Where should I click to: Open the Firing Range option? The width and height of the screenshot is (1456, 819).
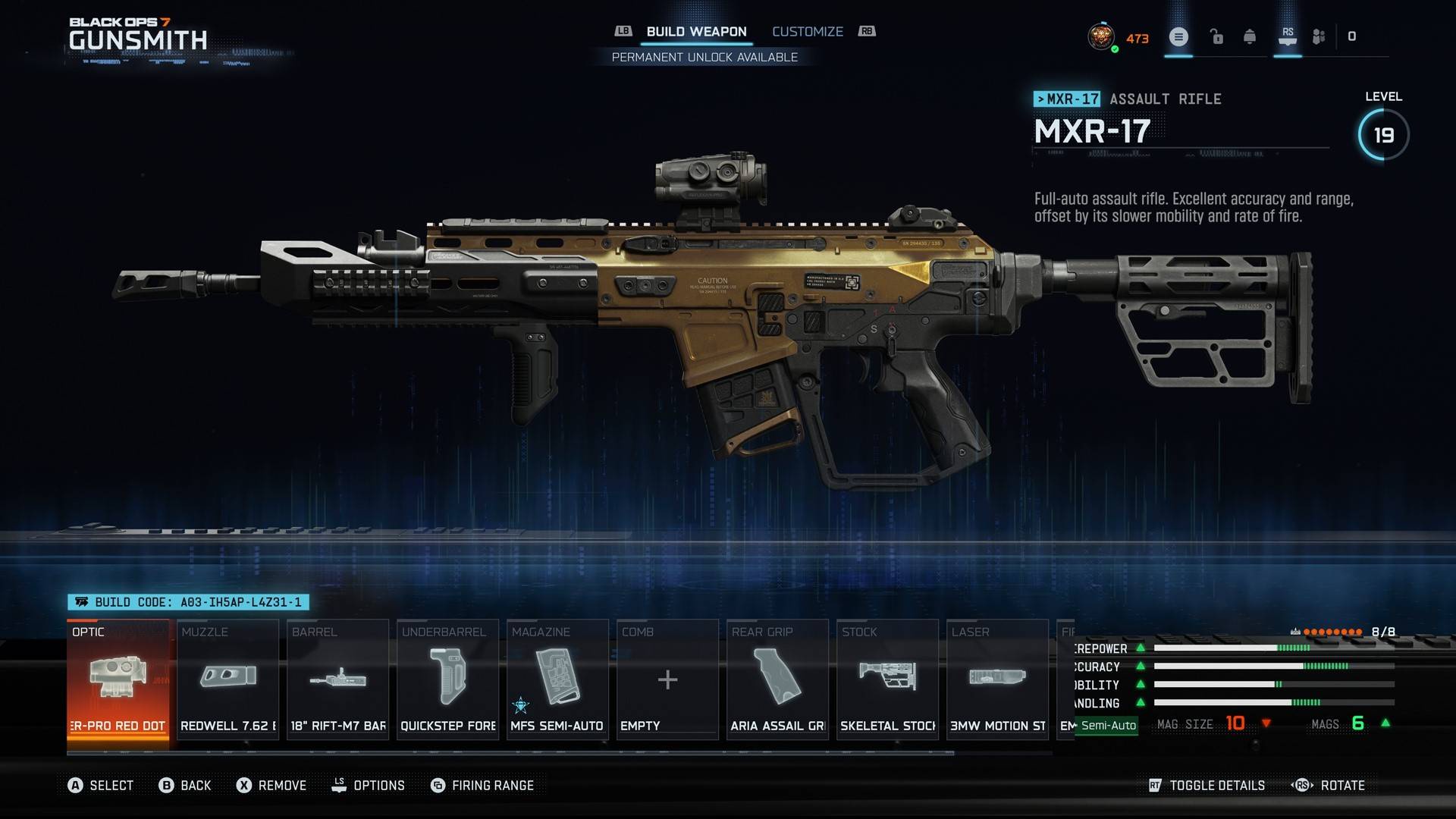tap(482, 786)
